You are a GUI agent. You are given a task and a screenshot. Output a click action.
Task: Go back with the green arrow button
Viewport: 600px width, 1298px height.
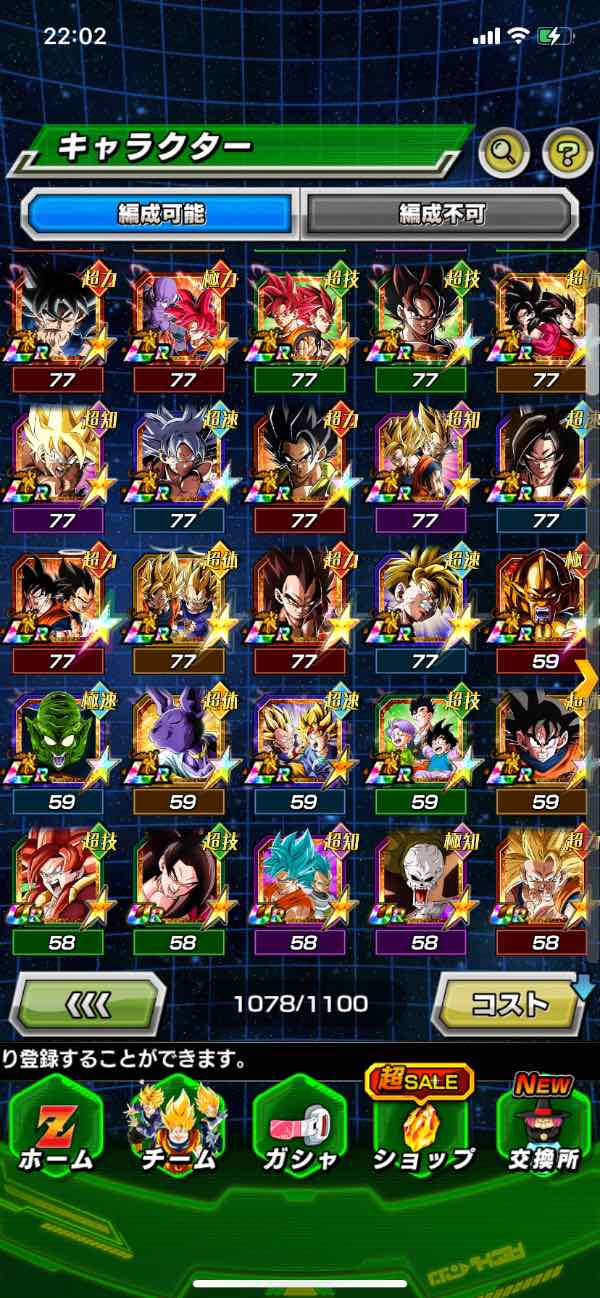click(88, 1002)
